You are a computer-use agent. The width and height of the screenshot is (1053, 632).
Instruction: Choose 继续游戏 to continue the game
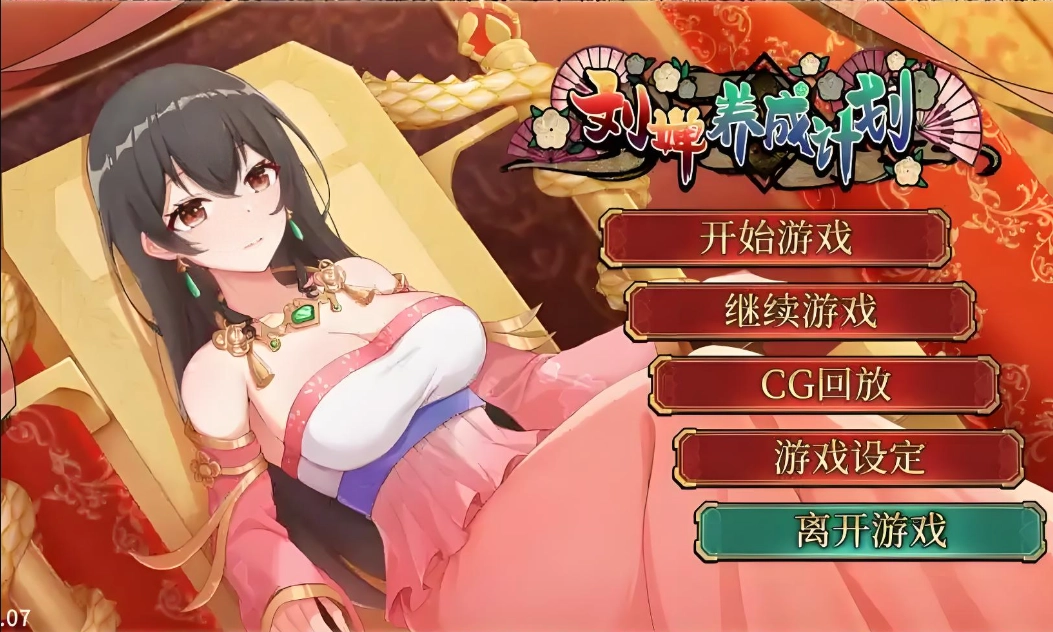799,312
